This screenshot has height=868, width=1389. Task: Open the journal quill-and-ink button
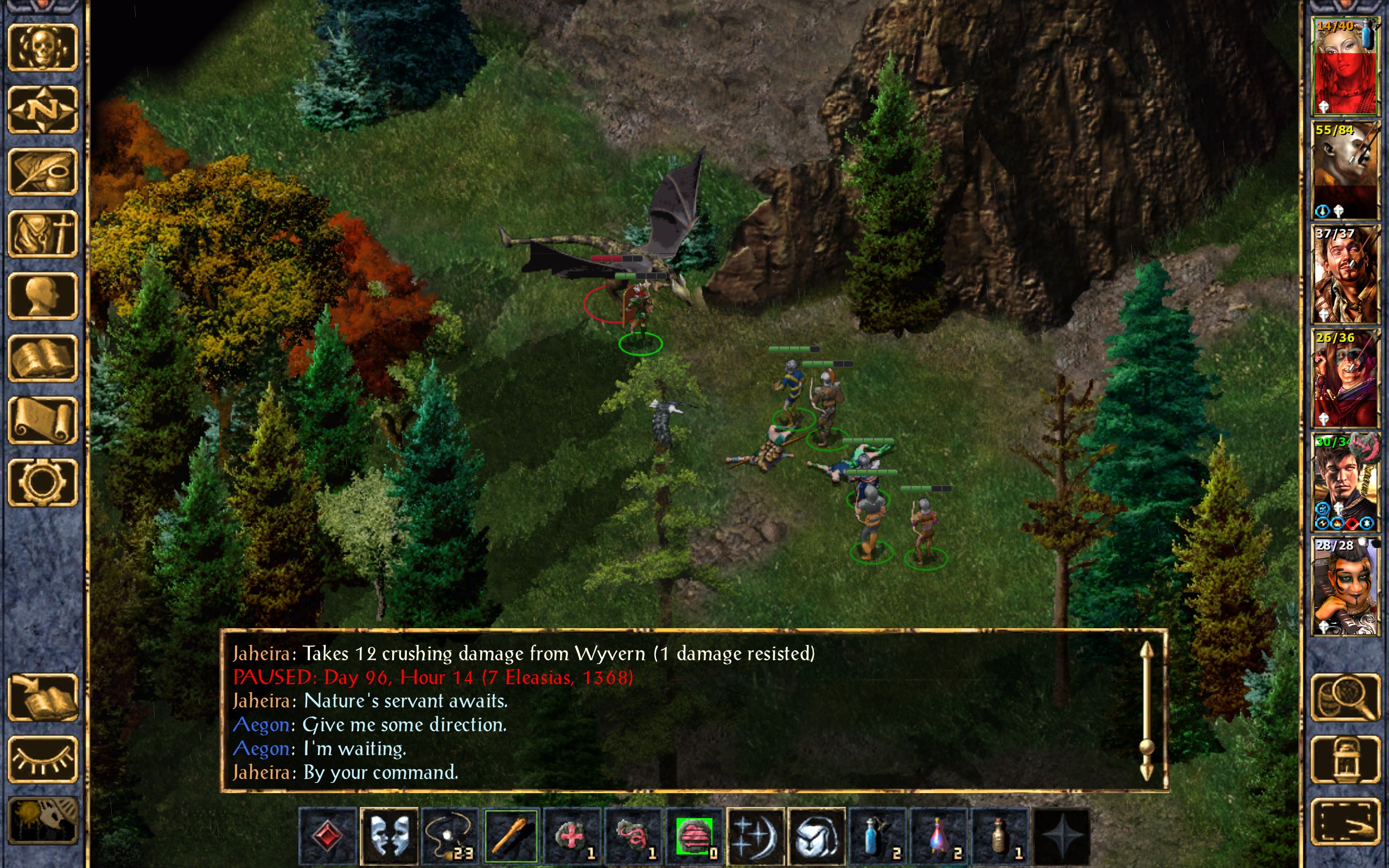tap(43, 171)
